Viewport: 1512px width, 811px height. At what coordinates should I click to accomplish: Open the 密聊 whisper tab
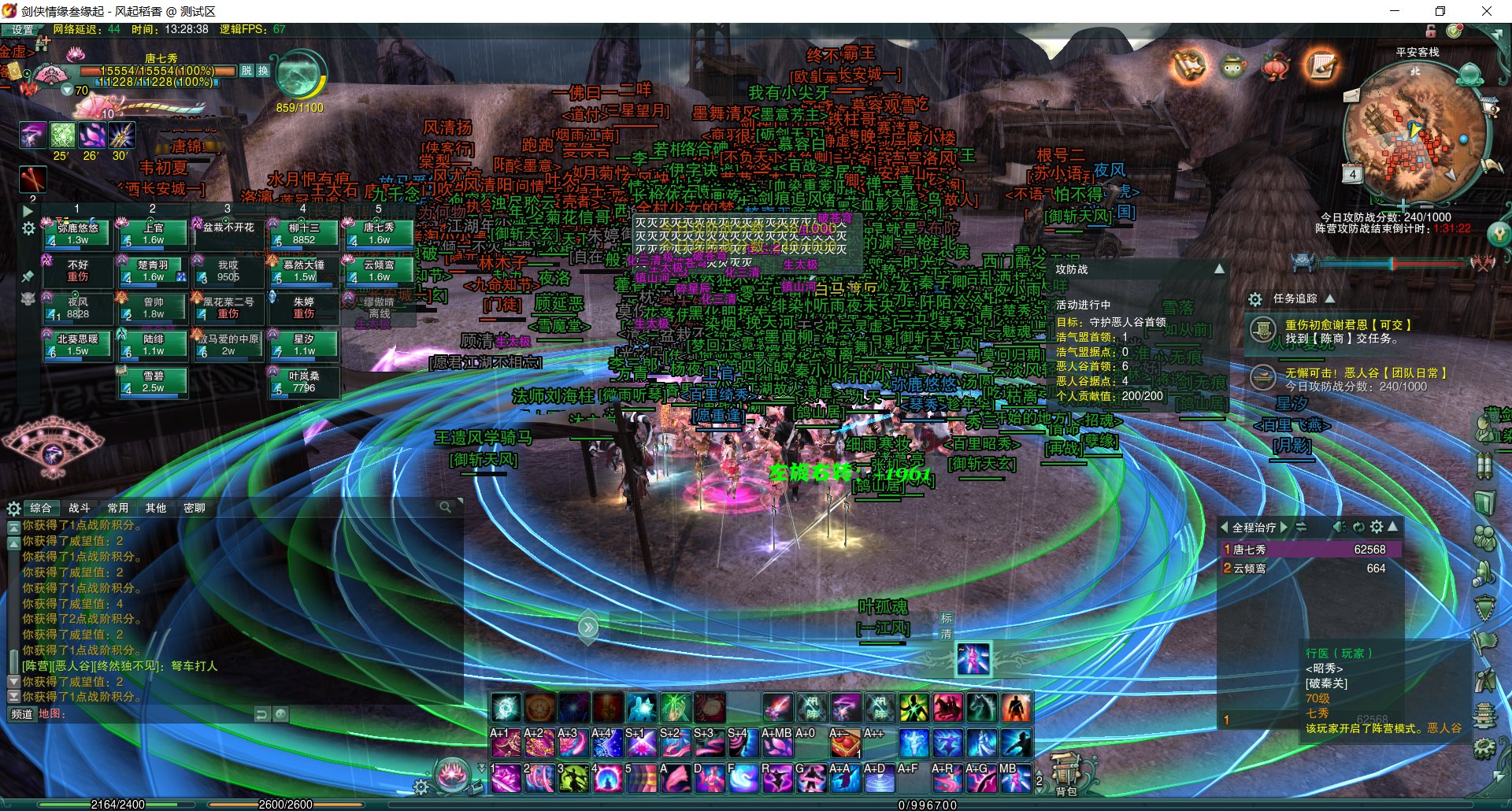click(x=194, y=508)
